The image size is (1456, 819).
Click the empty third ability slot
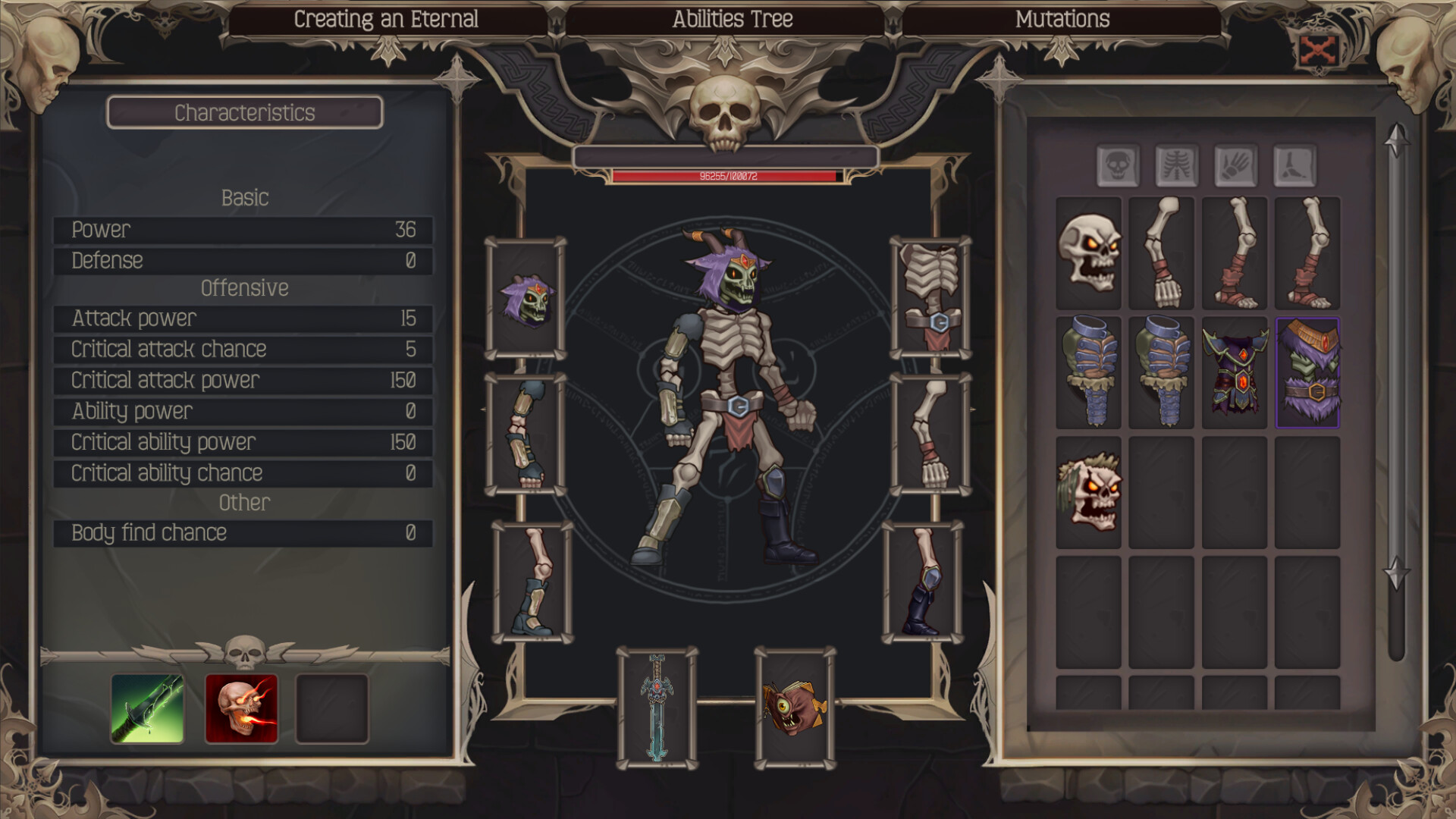(332, 709)
